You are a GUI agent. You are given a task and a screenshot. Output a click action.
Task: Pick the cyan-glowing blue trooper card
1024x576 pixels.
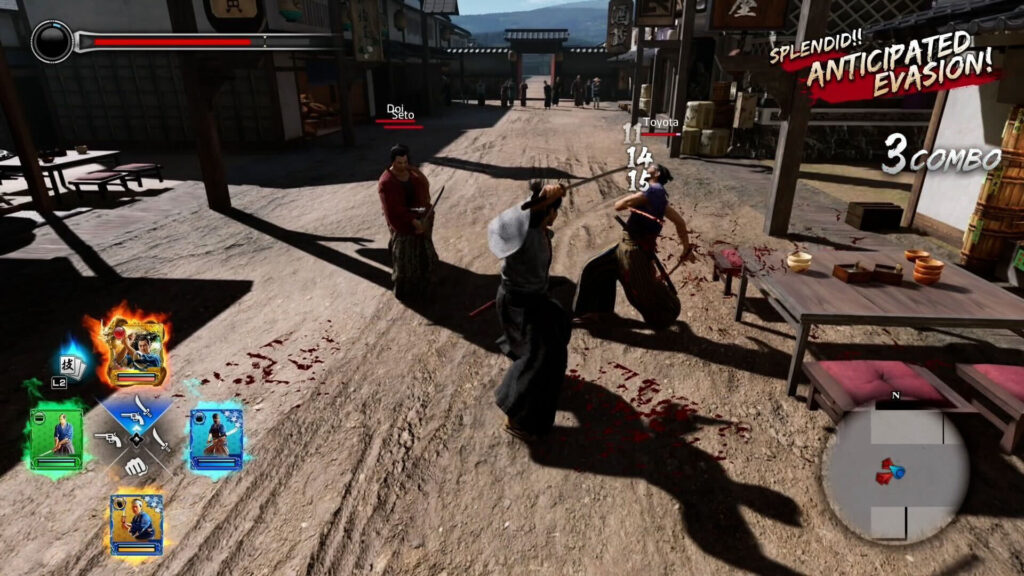216,437
